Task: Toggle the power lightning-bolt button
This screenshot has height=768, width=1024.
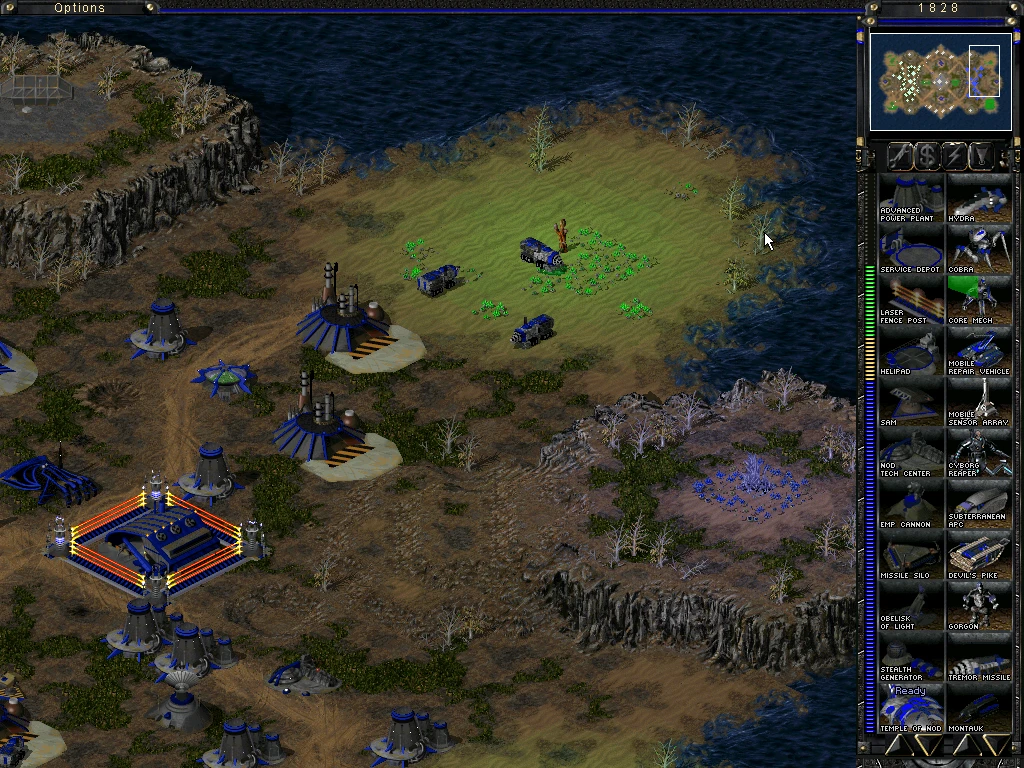Action: pos(955,155)
